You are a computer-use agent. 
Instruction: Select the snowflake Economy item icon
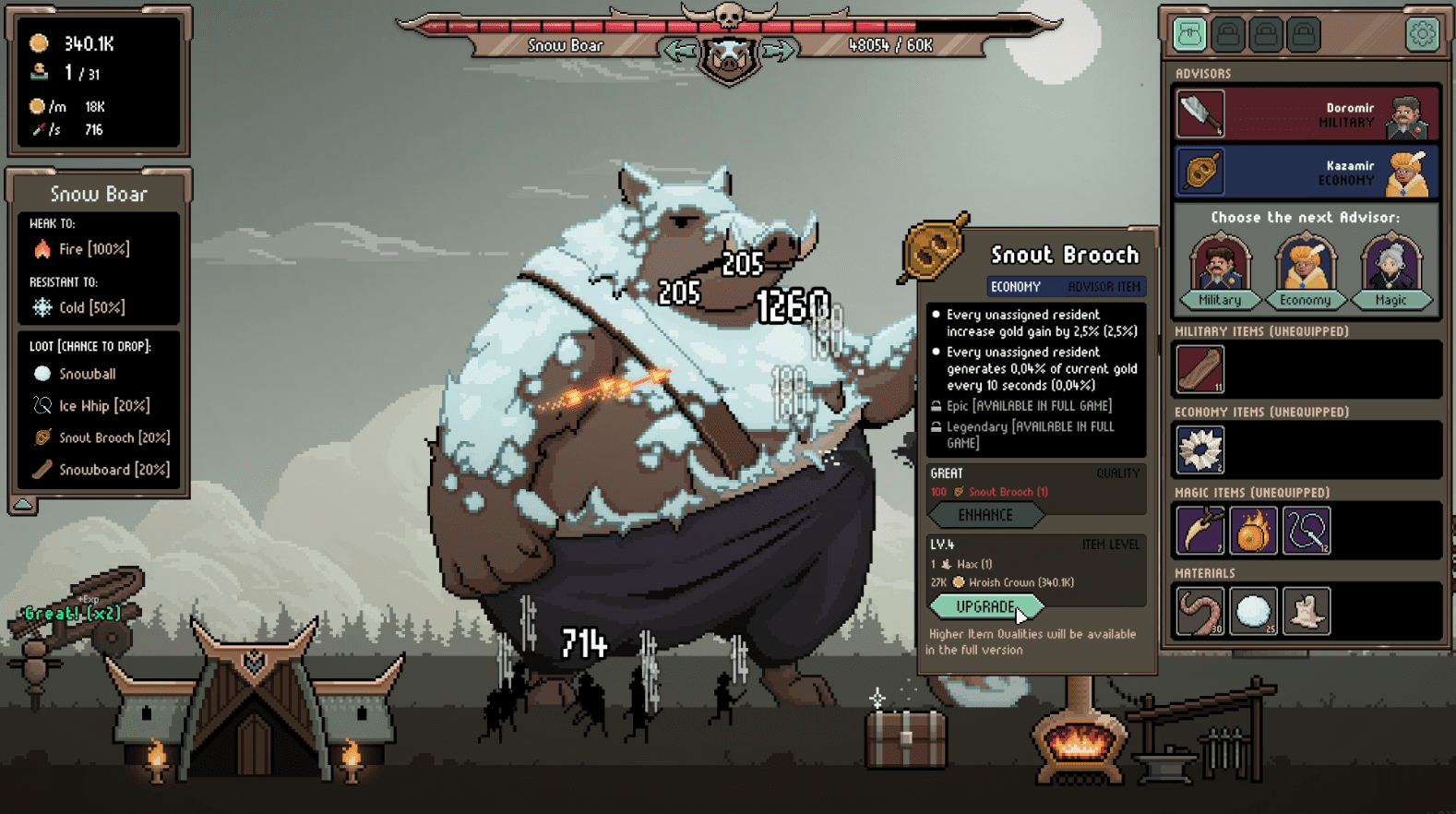pyautogui.click(x=1199, y=450)
